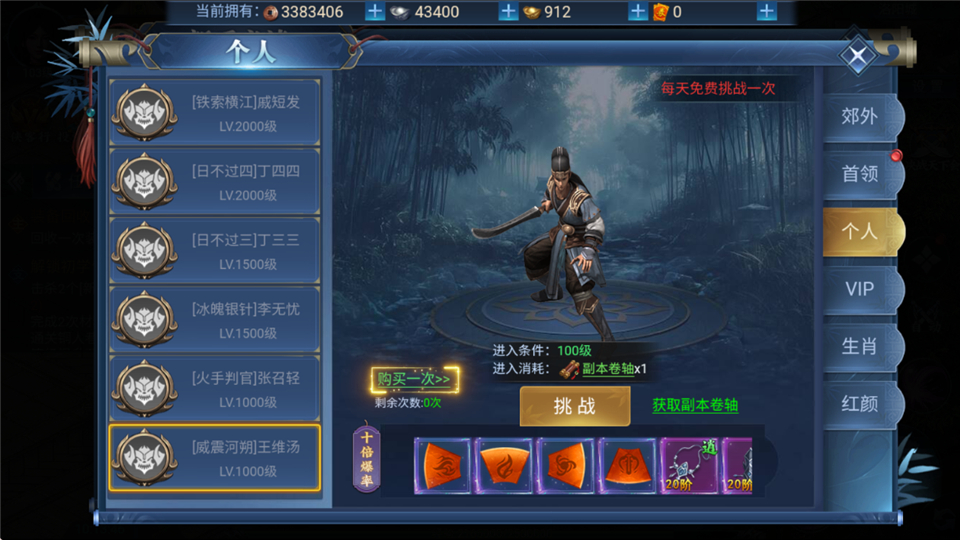Start the 挑战 challenge
This screenshot has width=960, height=540.
pyautogui.click(x=575, y=406)
